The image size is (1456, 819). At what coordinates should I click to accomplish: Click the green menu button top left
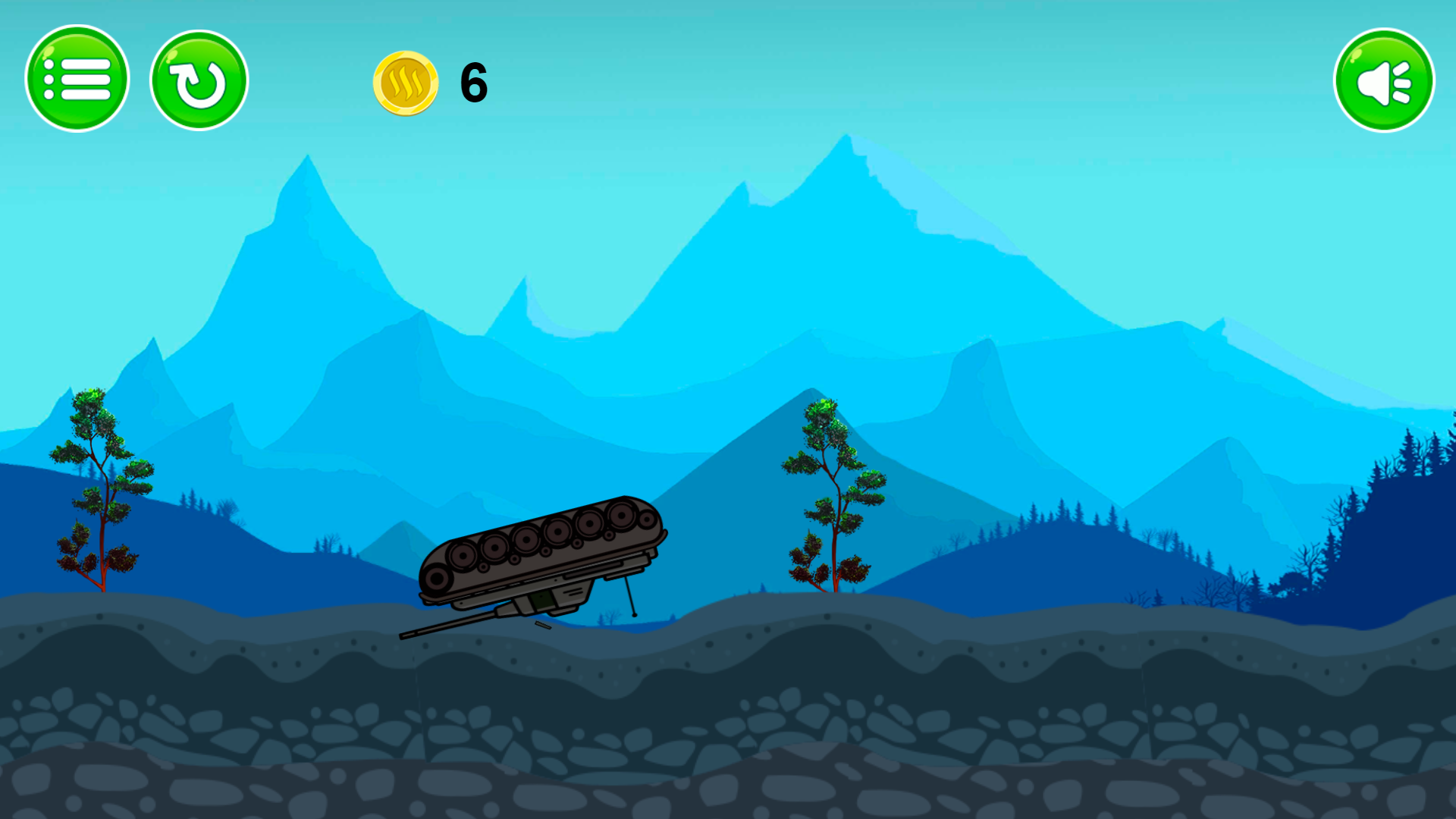77,78
